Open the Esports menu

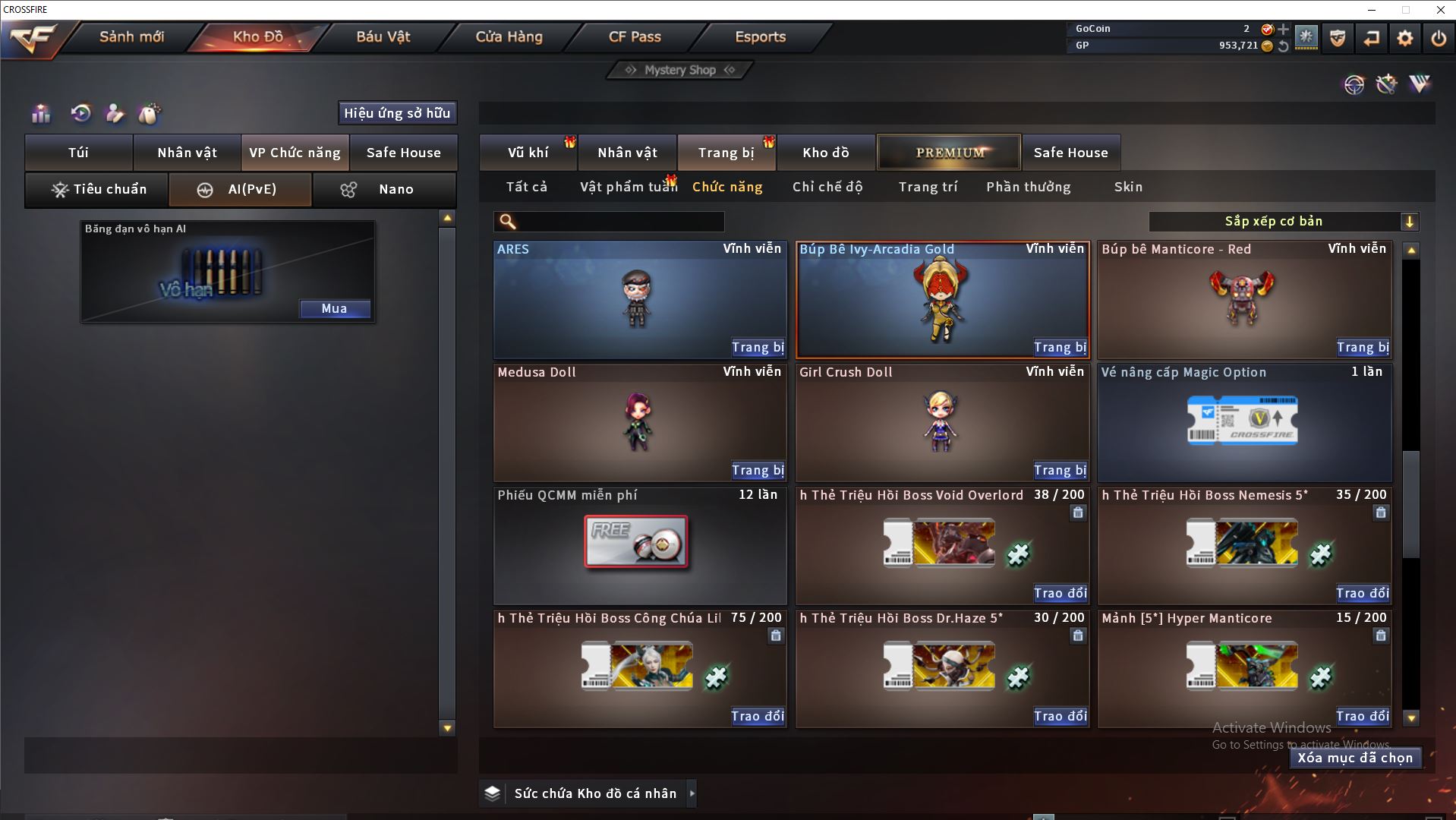tap(760, 36)
